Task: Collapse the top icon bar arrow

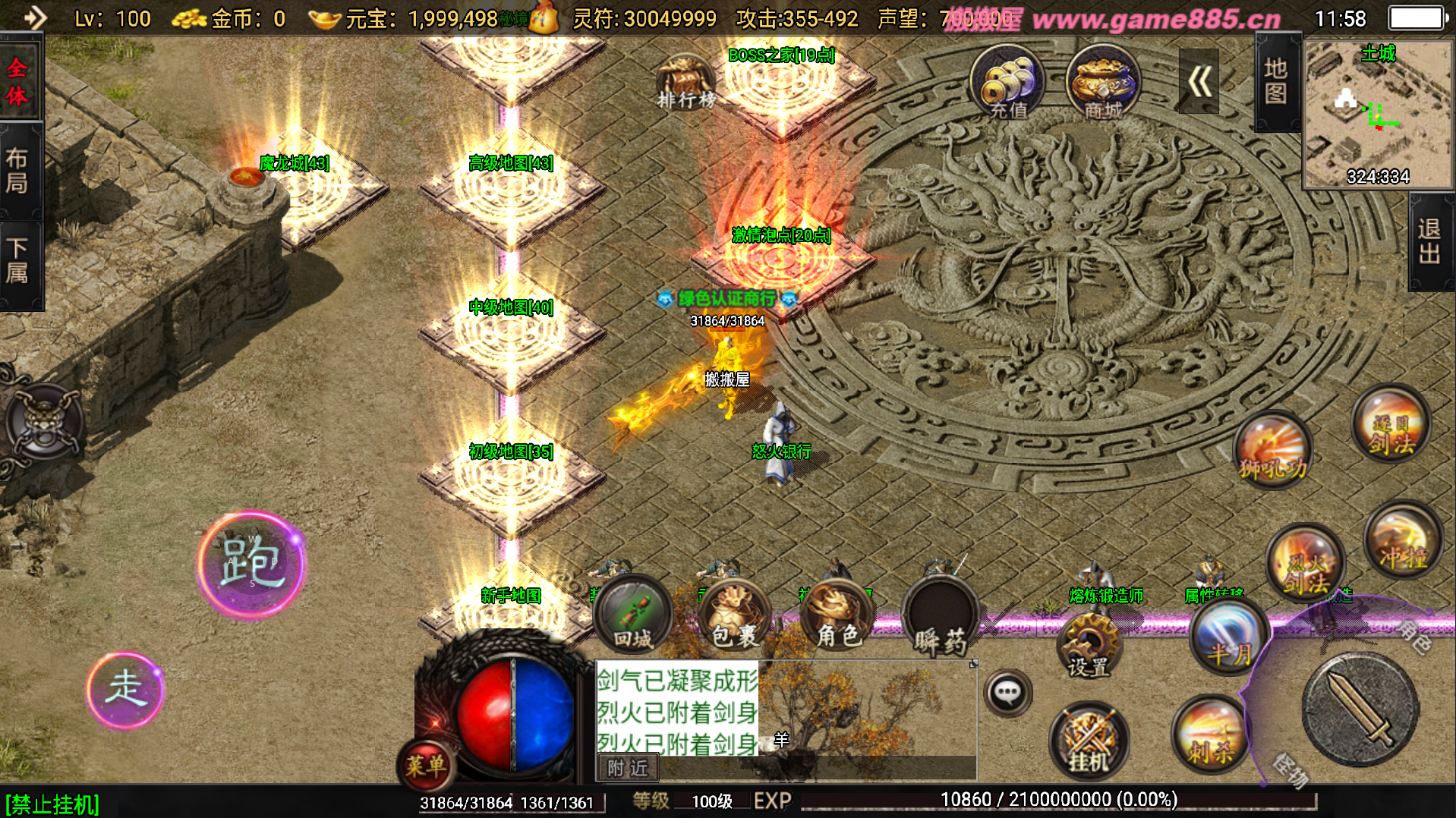Action: pos(1199,81)
